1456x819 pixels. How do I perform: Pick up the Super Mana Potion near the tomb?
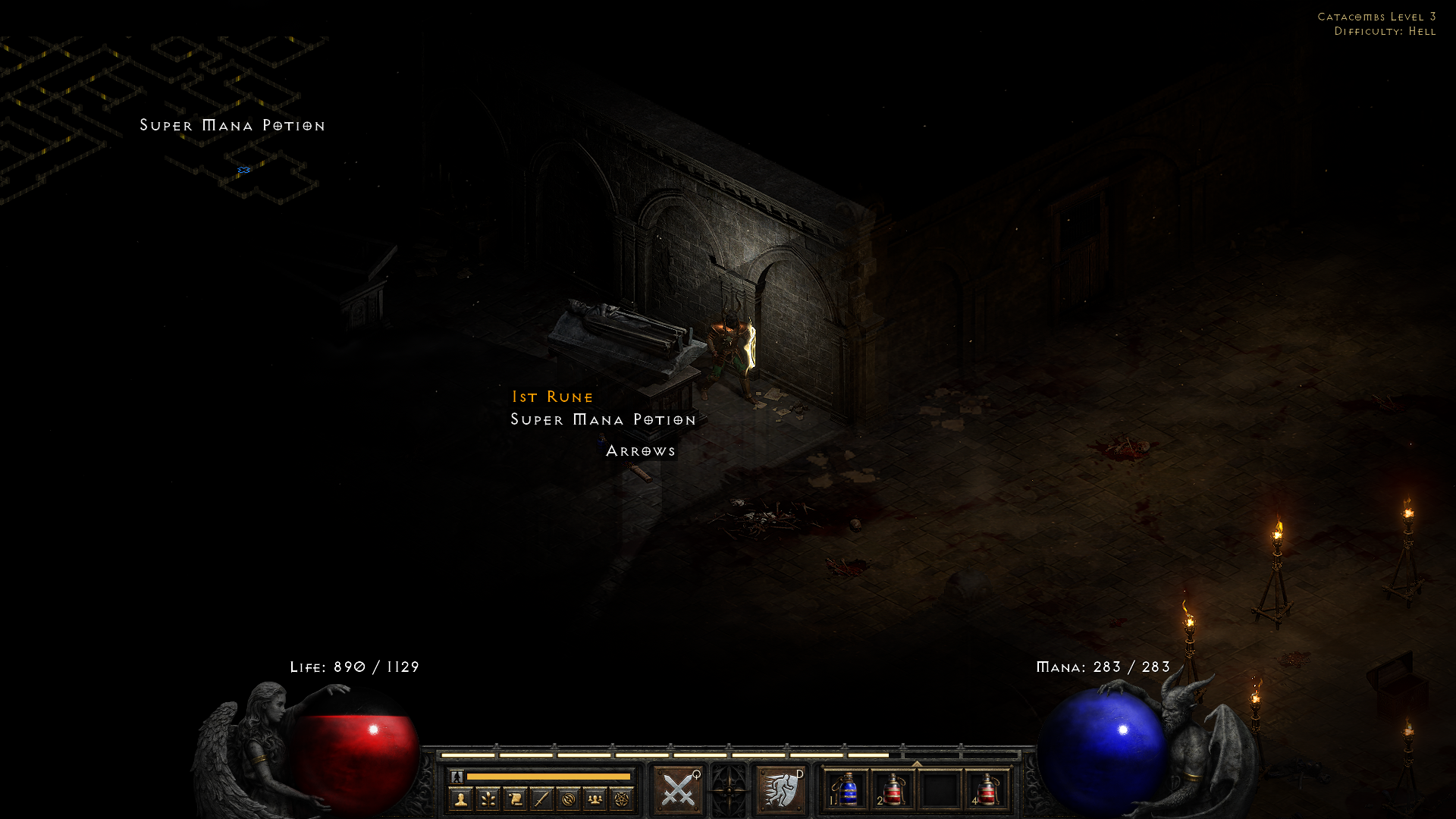(601, 419)
